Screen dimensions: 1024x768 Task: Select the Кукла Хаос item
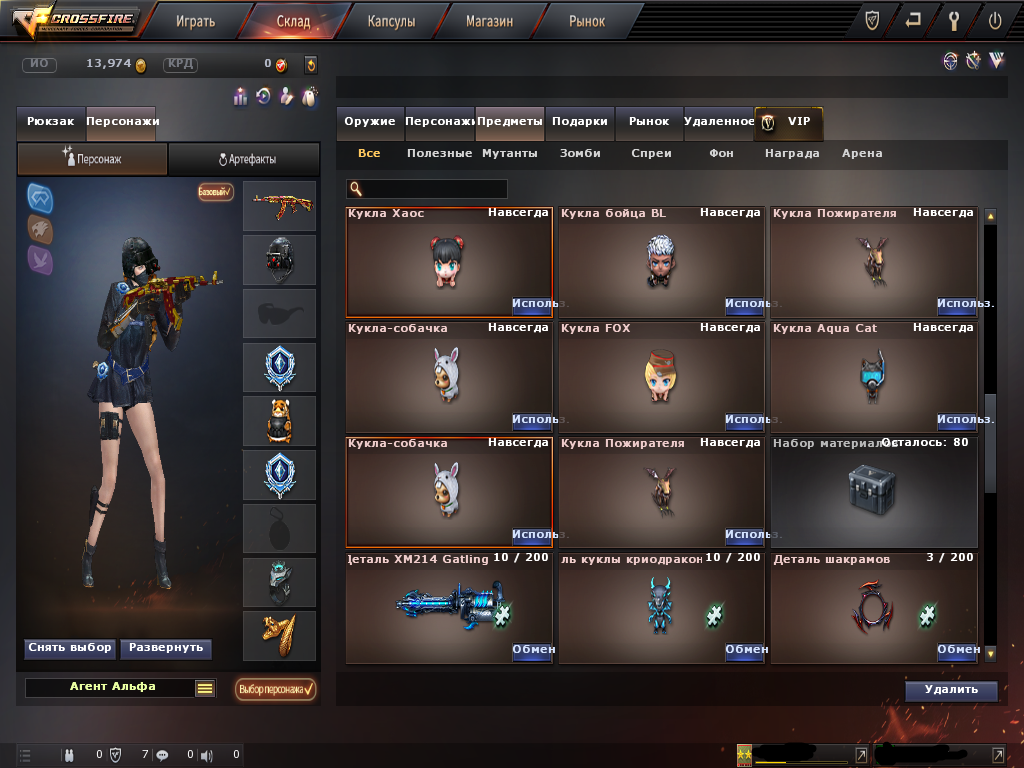[x=449, y=262]
